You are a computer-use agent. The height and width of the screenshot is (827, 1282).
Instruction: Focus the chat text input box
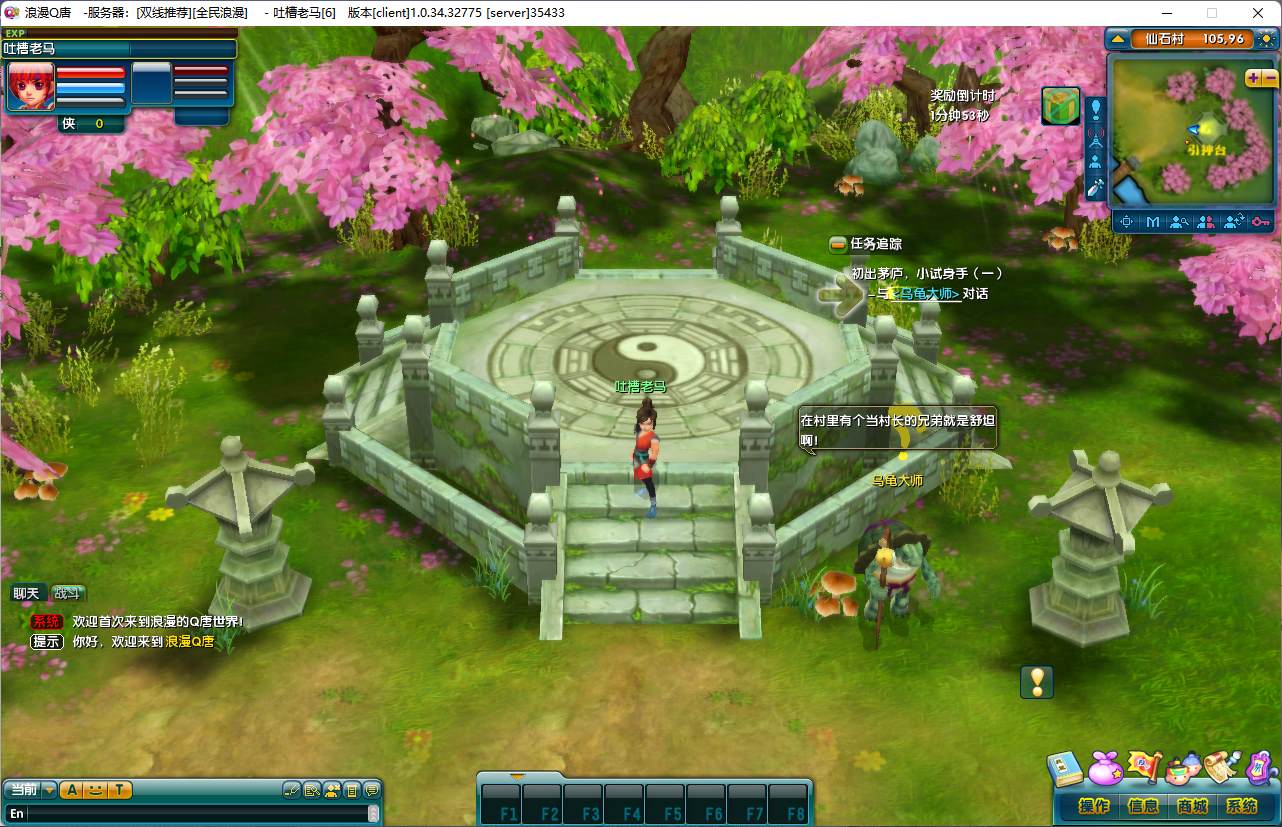(190, 814)
